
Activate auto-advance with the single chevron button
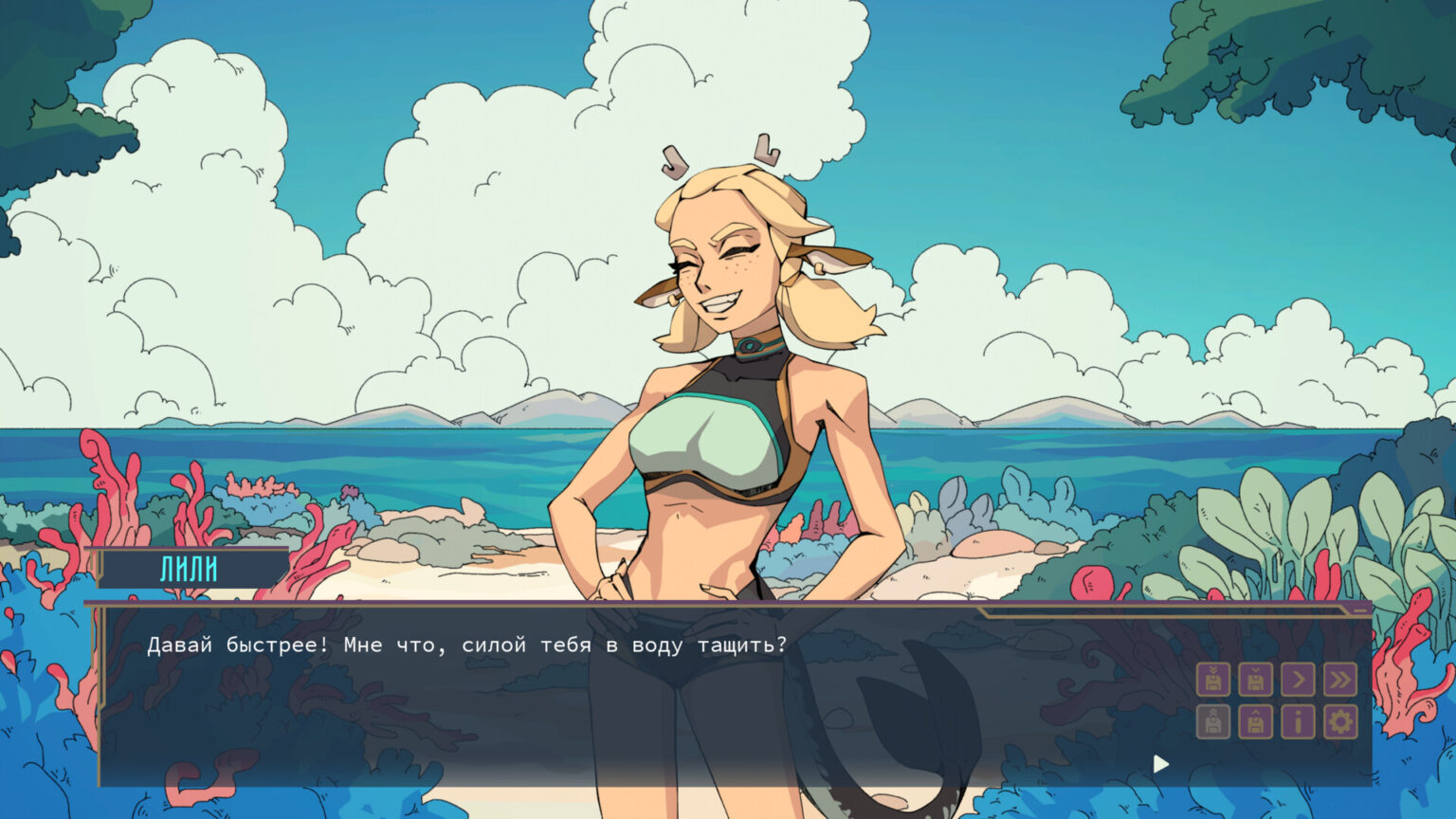click(1298, 680)
